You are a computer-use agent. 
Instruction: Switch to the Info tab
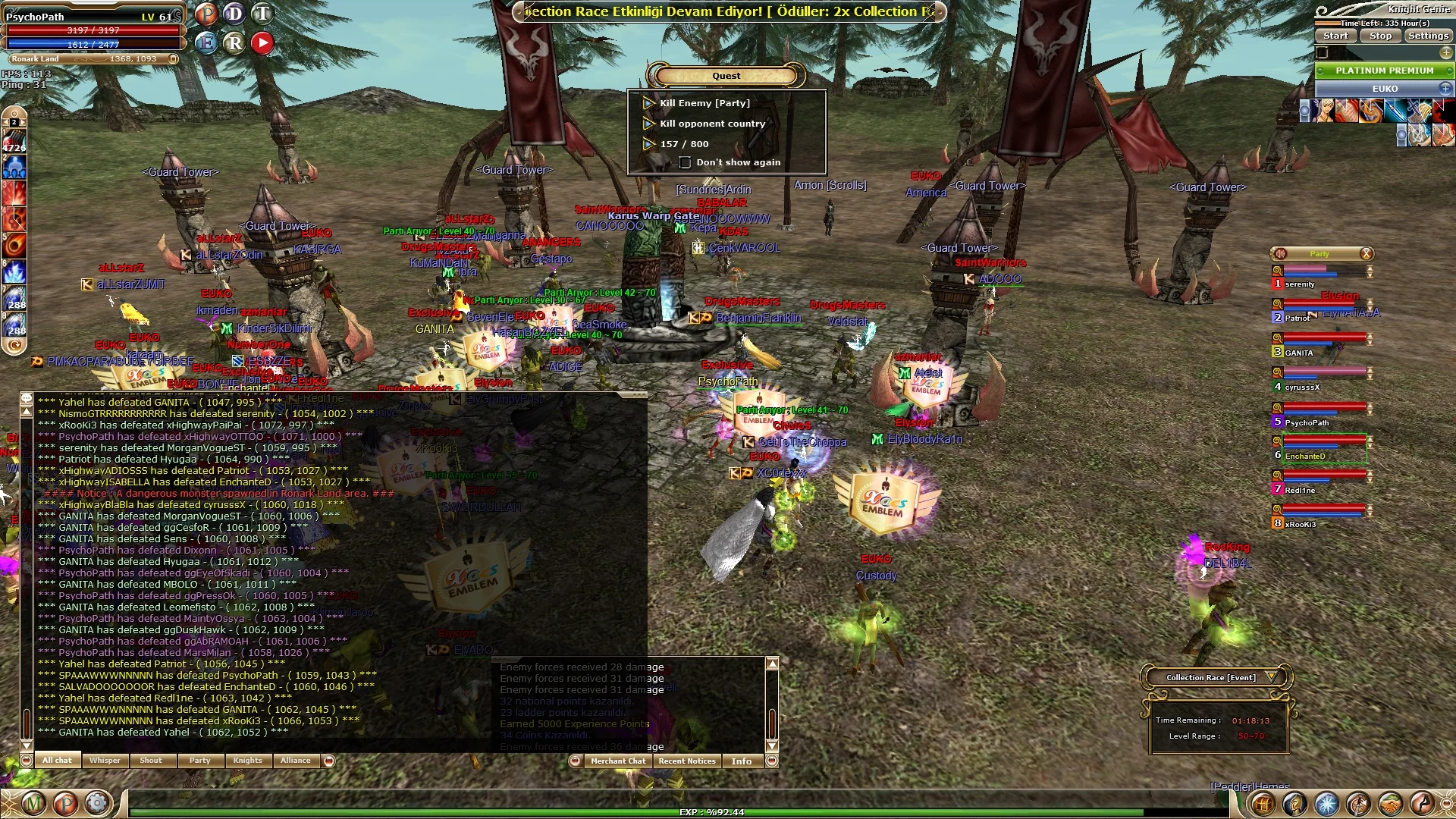(x=742, y=761)
